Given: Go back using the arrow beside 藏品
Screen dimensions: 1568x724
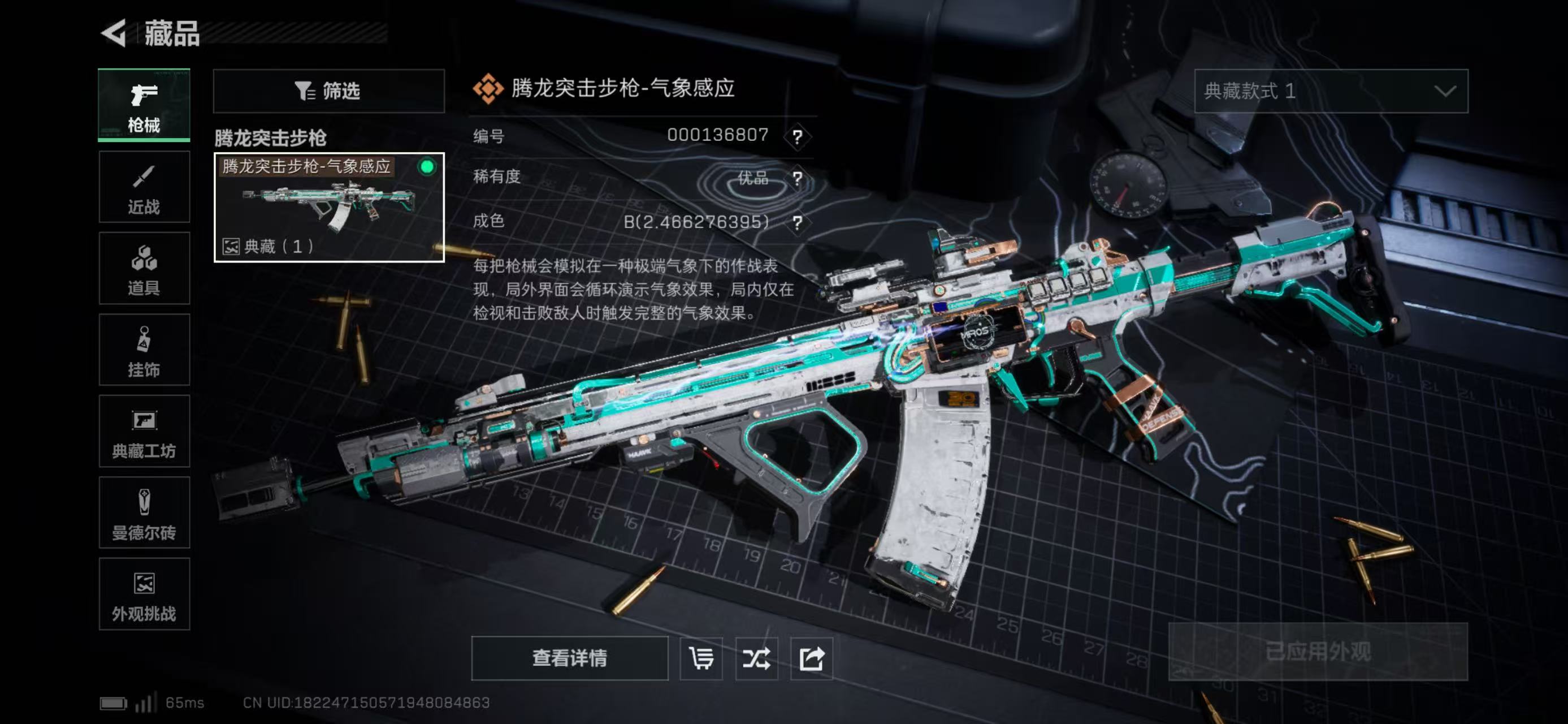Looking at the screenshot, I should tap(114, 33).
